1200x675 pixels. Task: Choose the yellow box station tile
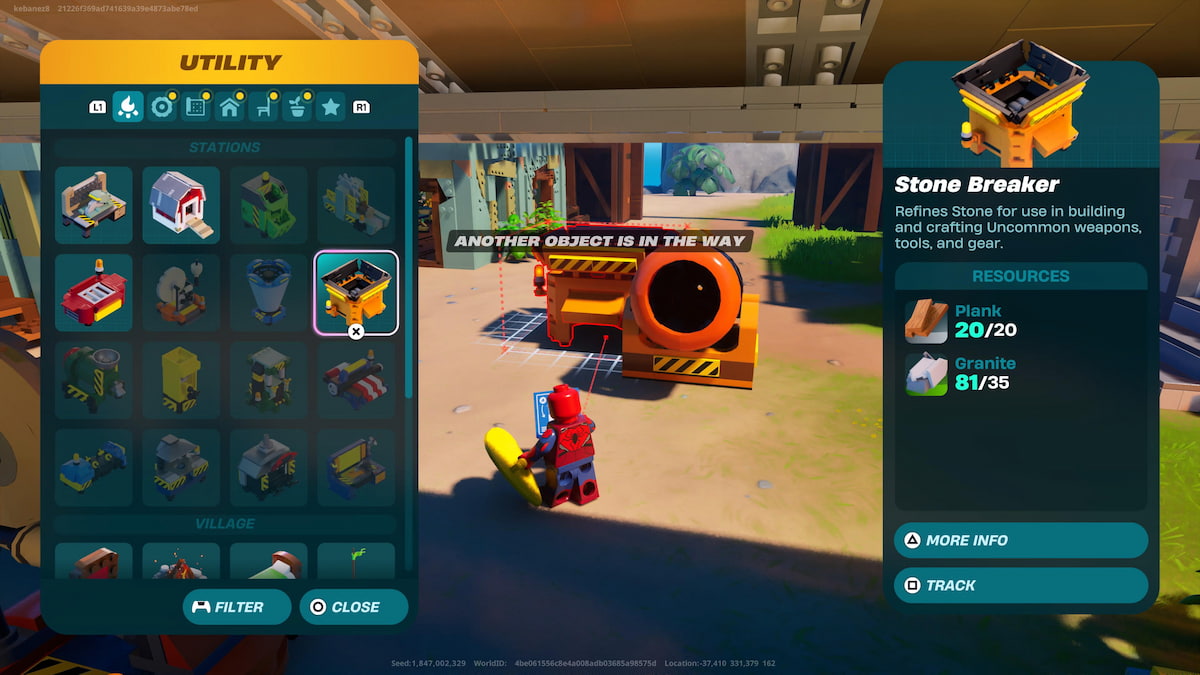181,380
